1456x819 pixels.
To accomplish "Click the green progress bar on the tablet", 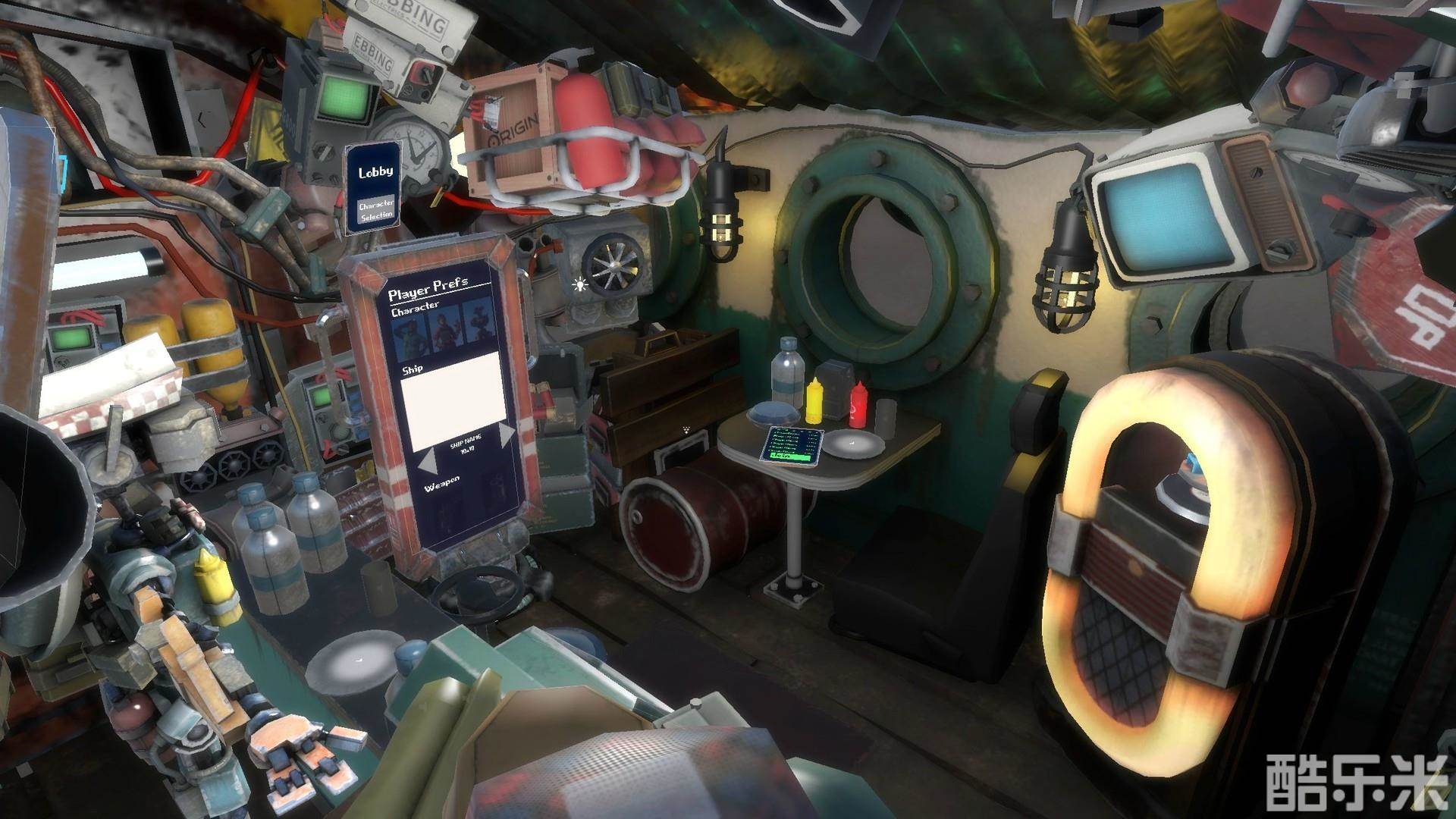I will click(791, 457).
